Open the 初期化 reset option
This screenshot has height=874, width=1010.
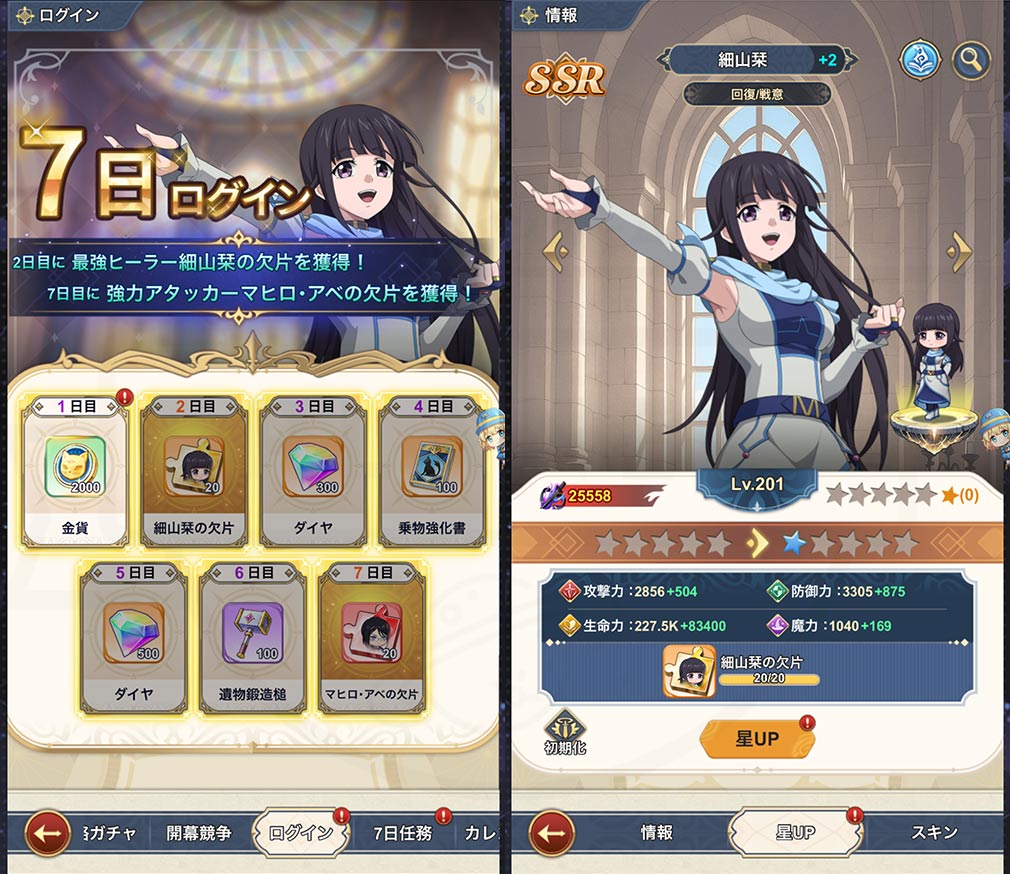pyautogui.click(x=566, y=734)
